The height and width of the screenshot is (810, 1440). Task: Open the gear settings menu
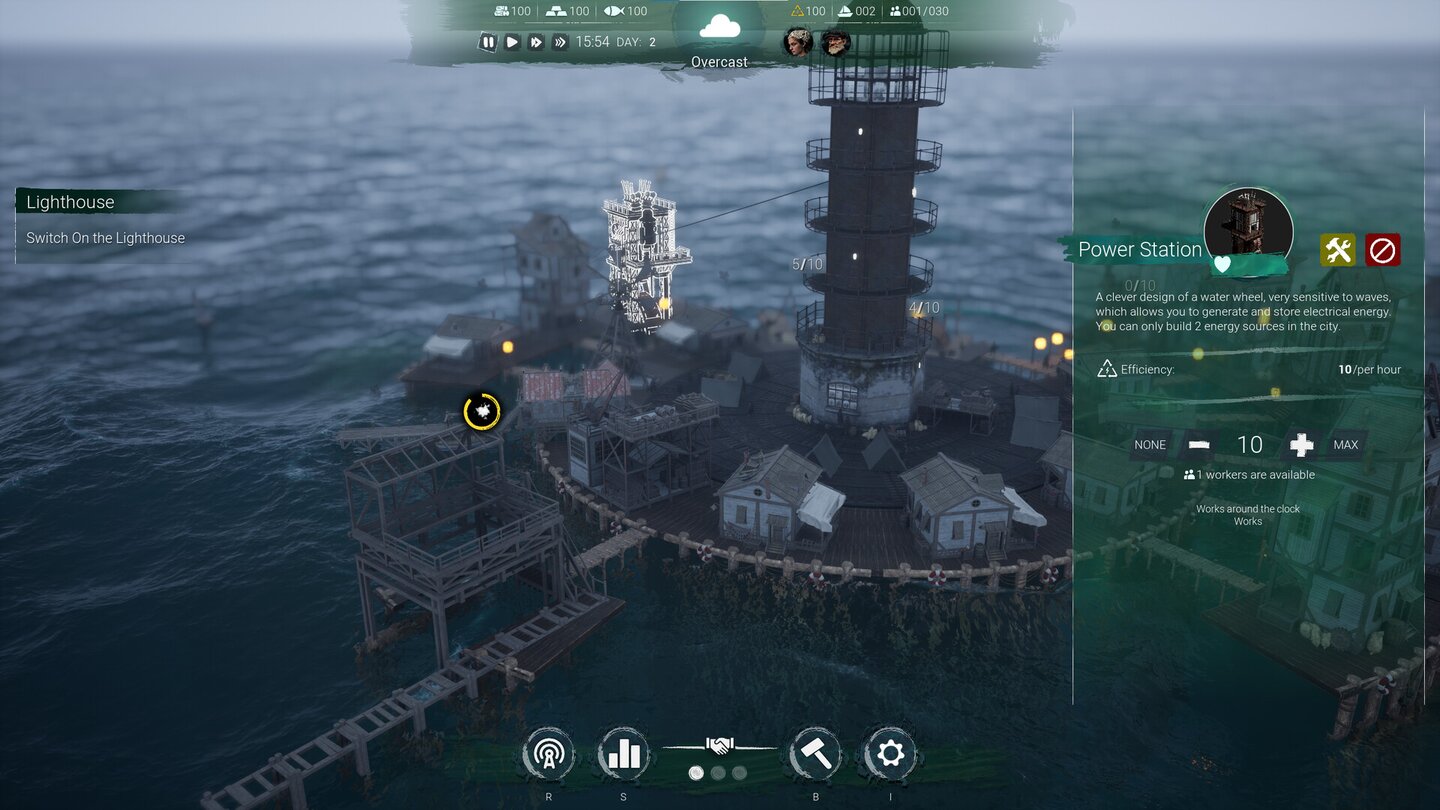pos(889,753)
